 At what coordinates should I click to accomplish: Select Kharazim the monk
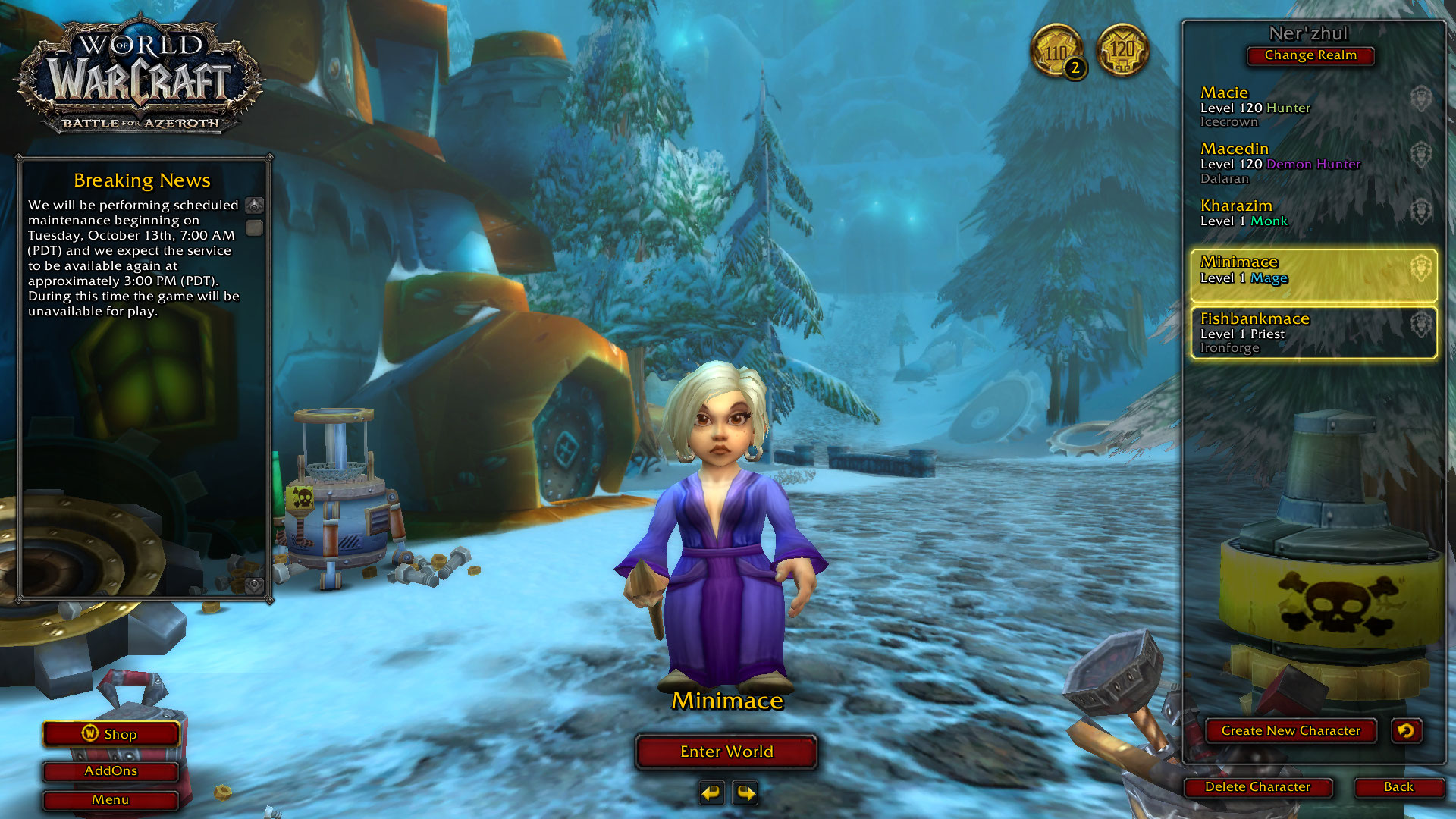1312,213
